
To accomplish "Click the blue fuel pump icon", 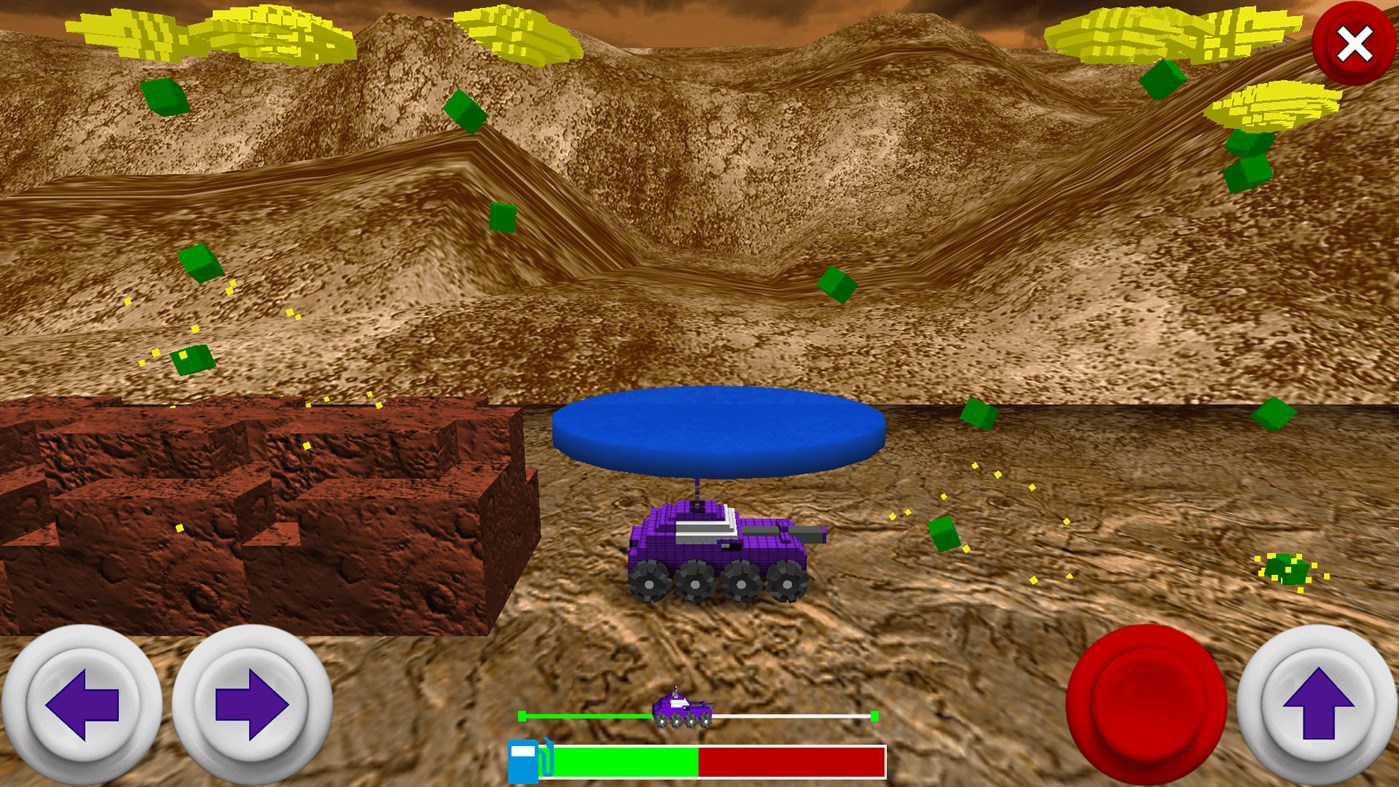I will (x=522, y=760).
